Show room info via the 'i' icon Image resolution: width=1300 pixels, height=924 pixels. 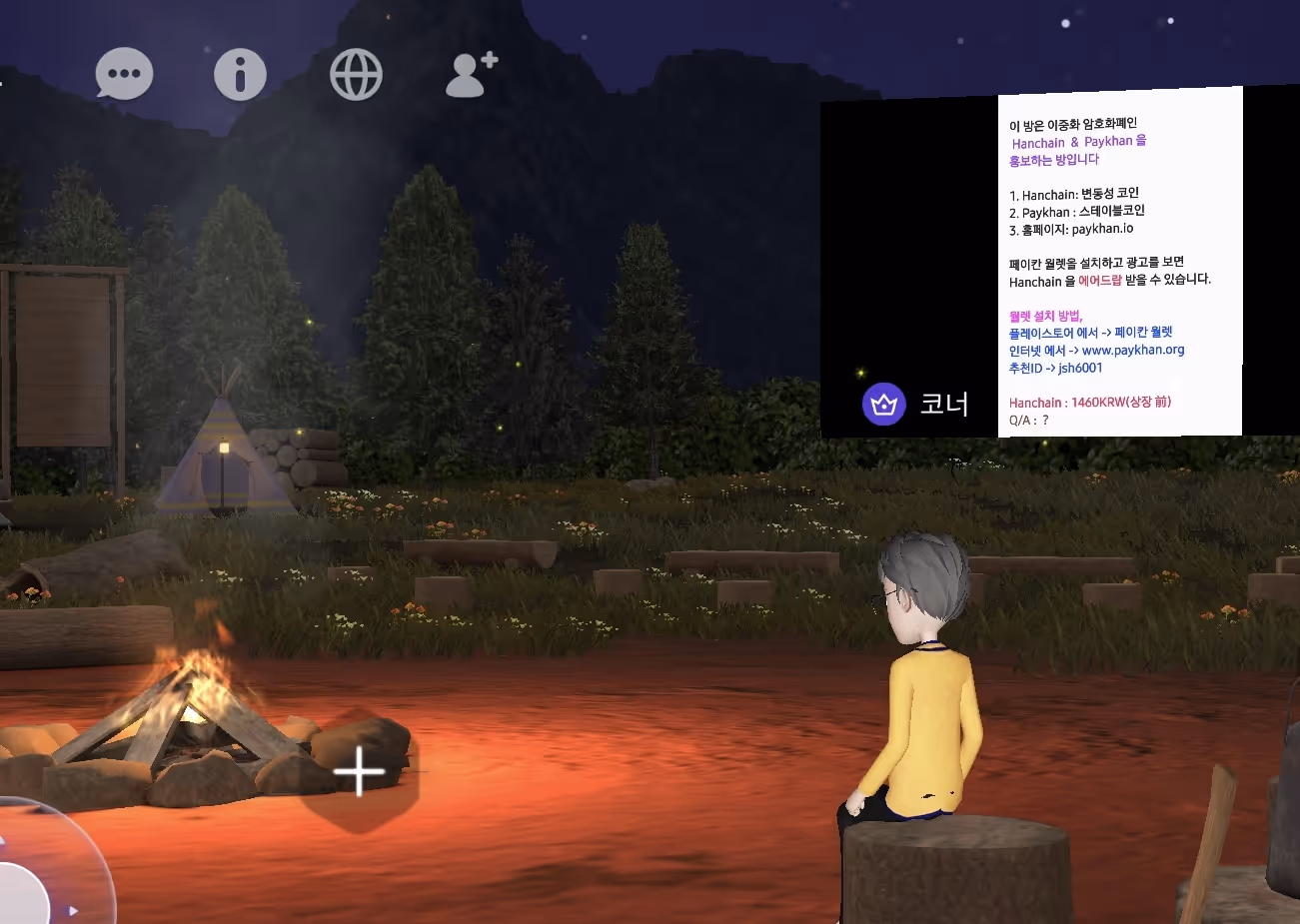[240, 75]
